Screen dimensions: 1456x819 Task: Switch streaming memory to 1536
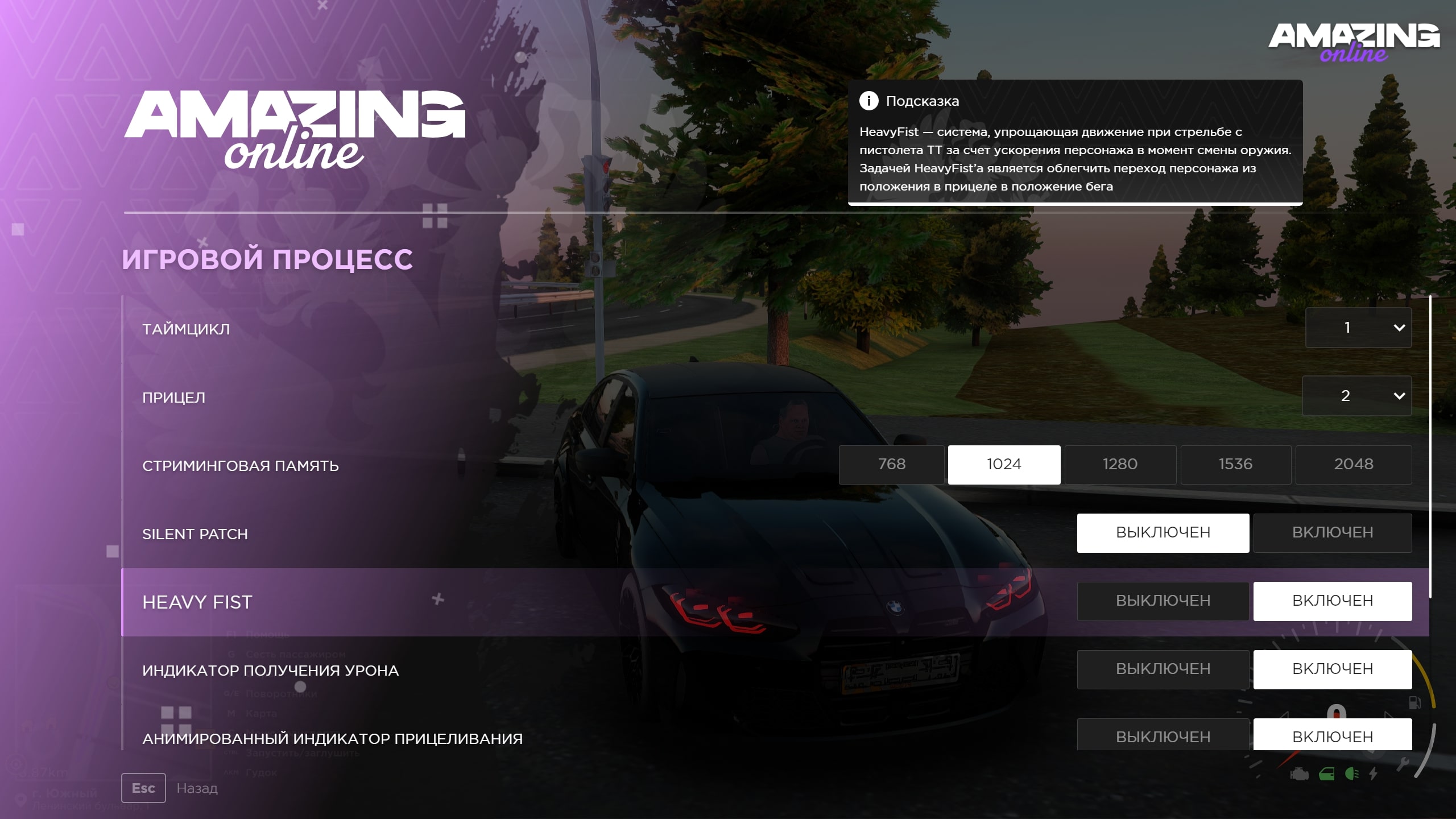pos(1235,465)
